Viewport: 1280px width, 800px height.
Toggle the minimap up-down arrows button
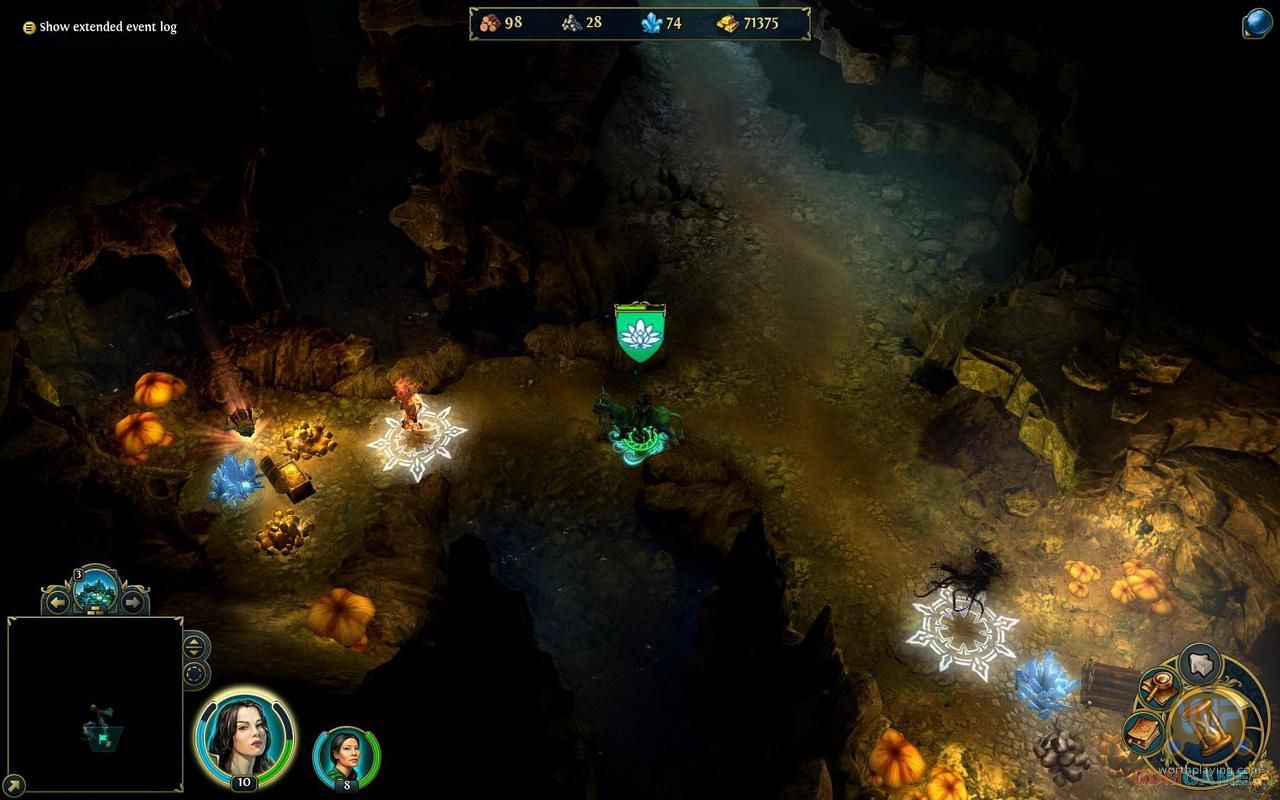pos(195,646)
